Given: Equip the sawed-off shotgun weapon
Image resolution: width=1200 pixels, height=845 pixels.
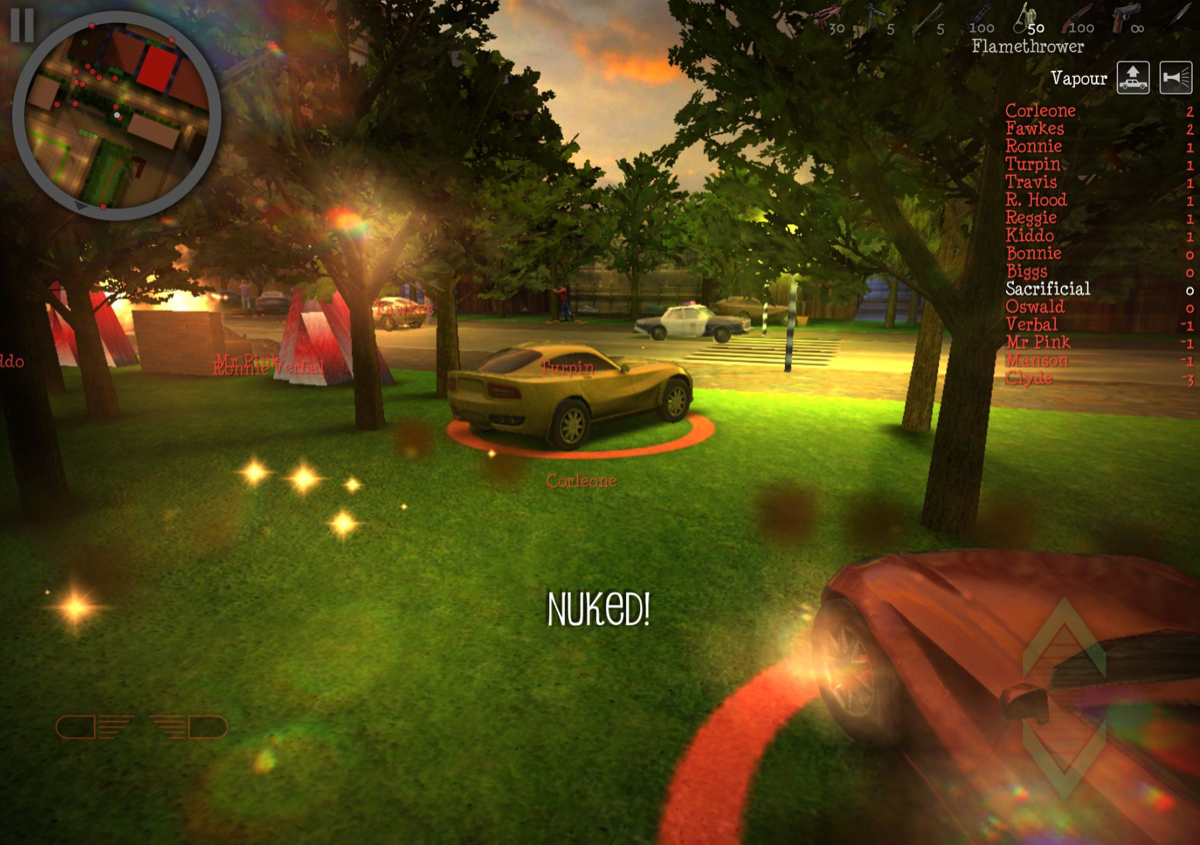Looking at the screenshot, I should tap(1080, 16).
